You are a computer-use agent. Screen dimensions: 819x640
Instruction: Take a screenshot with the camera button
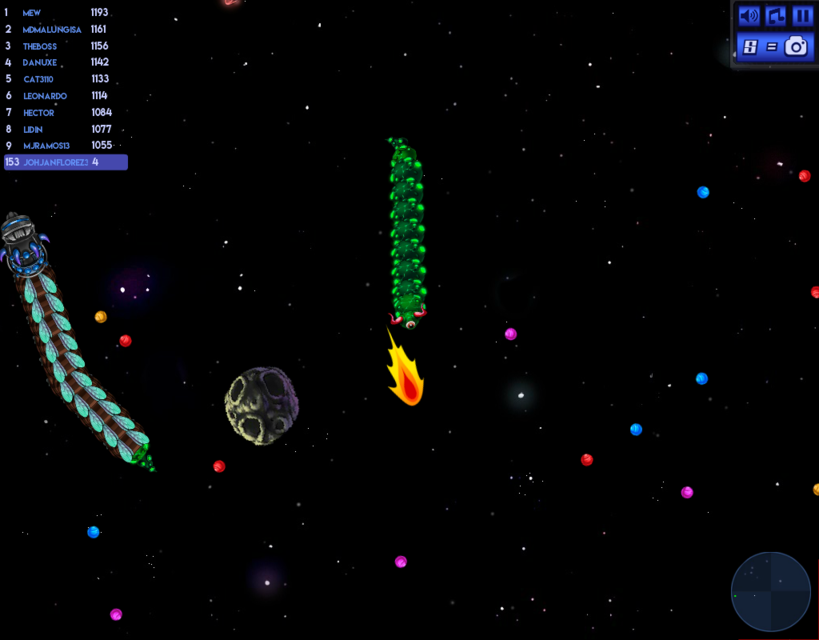click(x=796, y=46)
